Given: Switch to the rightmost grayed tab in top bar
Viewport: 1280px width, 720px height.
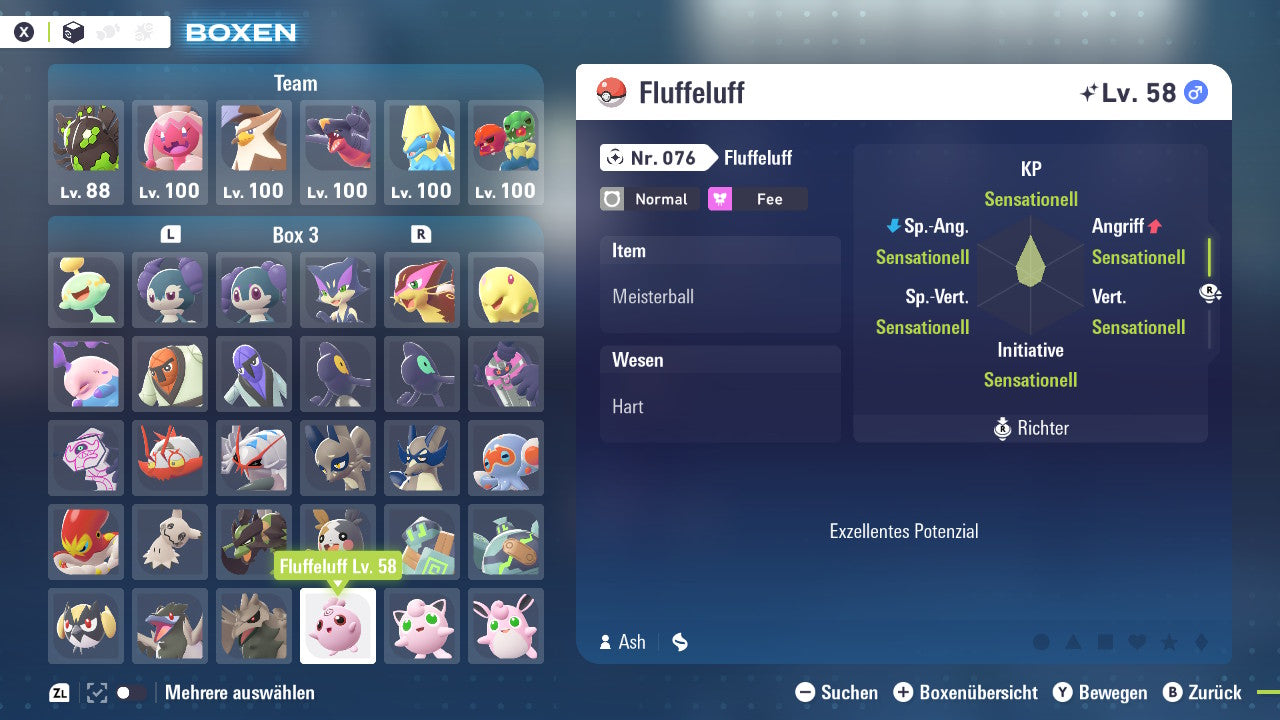Looking at the screenshot, I should [x=141, y=31].
